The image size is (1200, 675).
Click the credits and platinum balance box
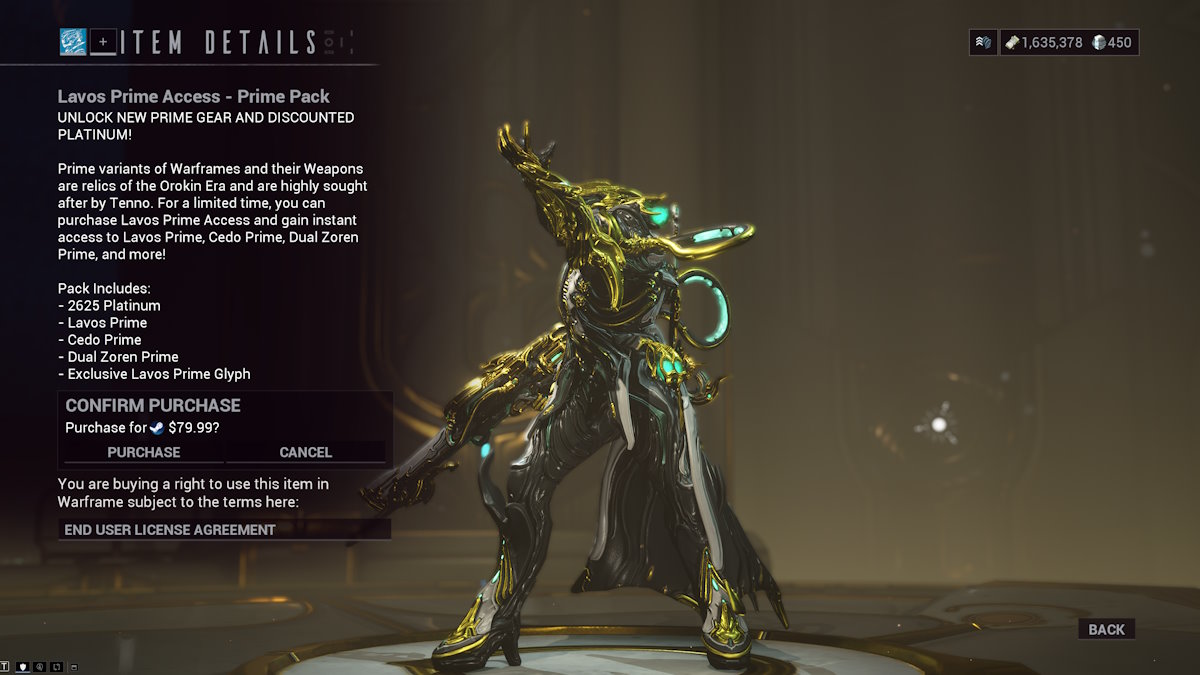1068,42
